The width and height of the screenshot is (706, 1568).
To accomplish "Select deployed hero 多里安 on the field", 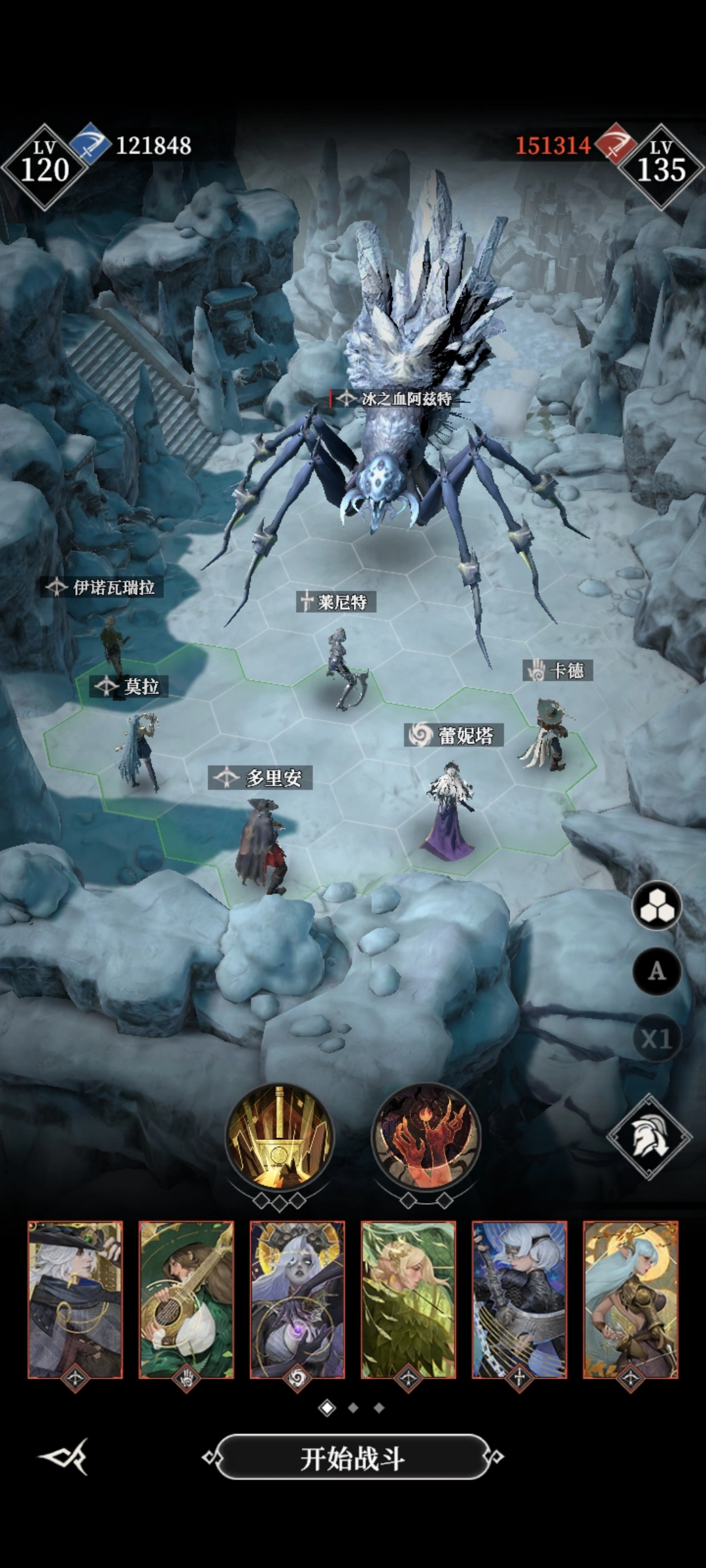I will [263, 846].
